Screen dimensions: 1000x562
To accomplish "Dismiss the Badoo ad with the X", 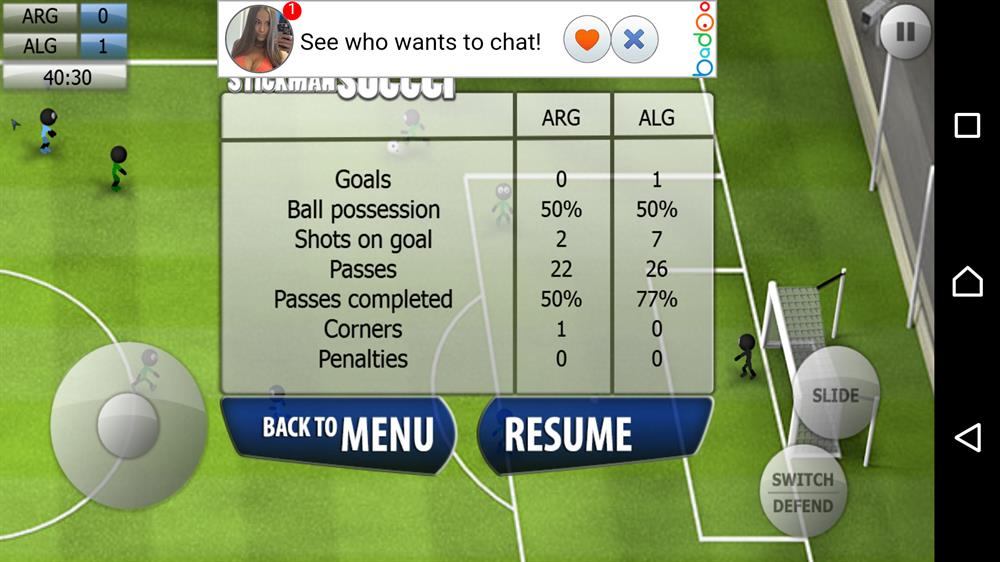I will (634, 40).
